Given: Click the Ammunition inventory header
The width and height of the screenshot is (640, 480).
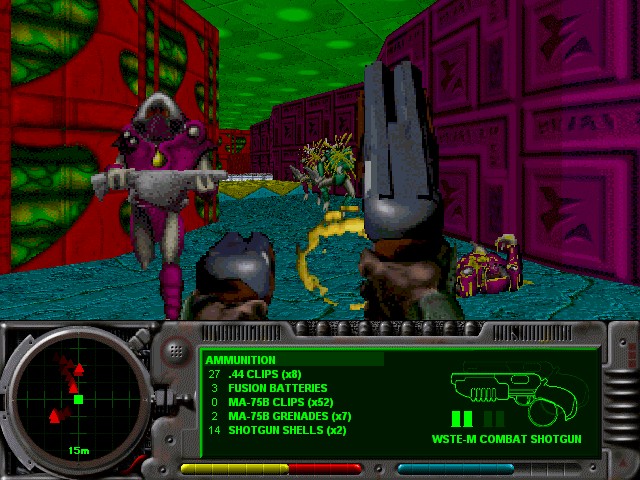Looking at the screenshot, I should [240, 360].
